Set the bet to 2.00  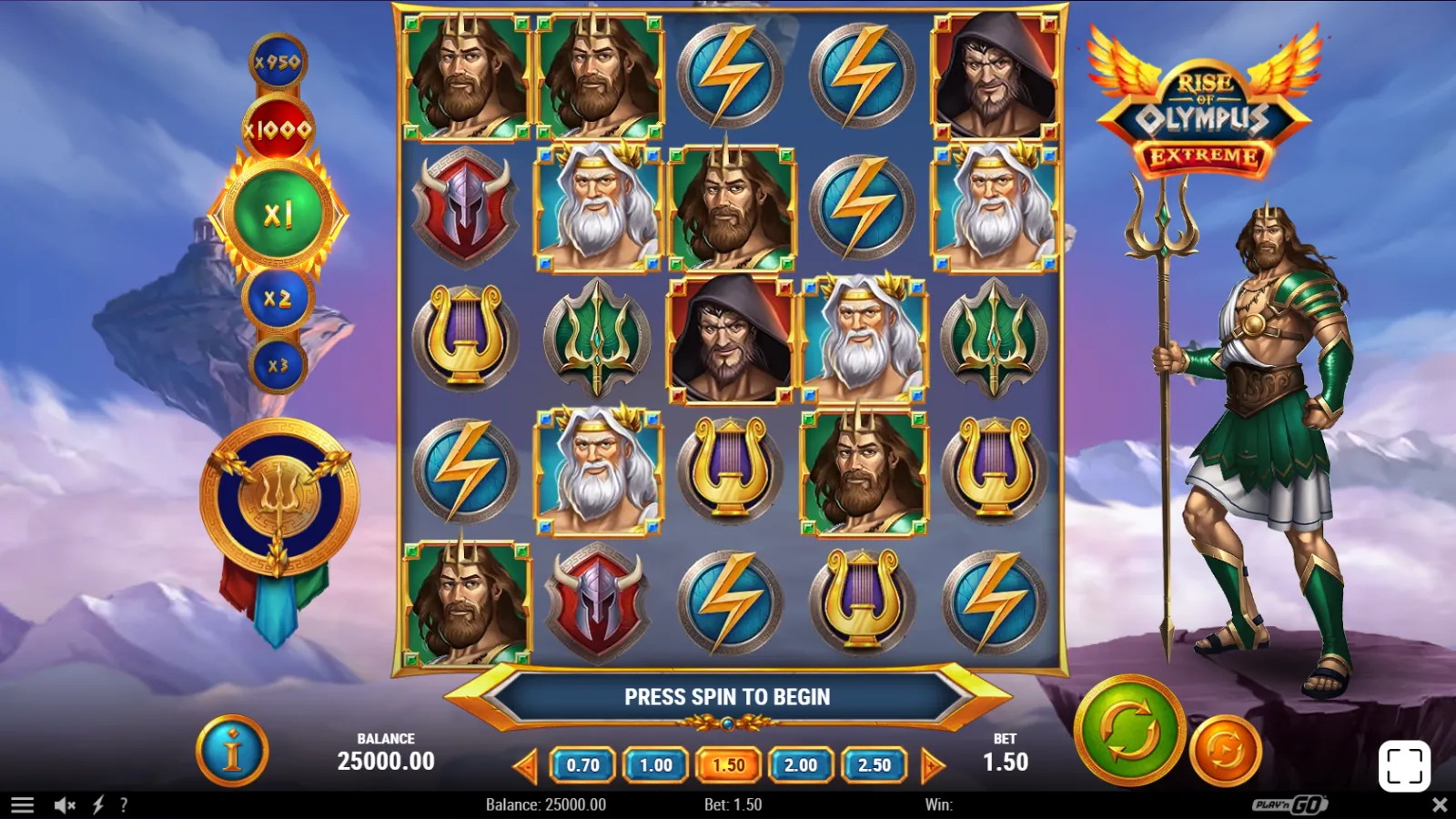point(801,765)
